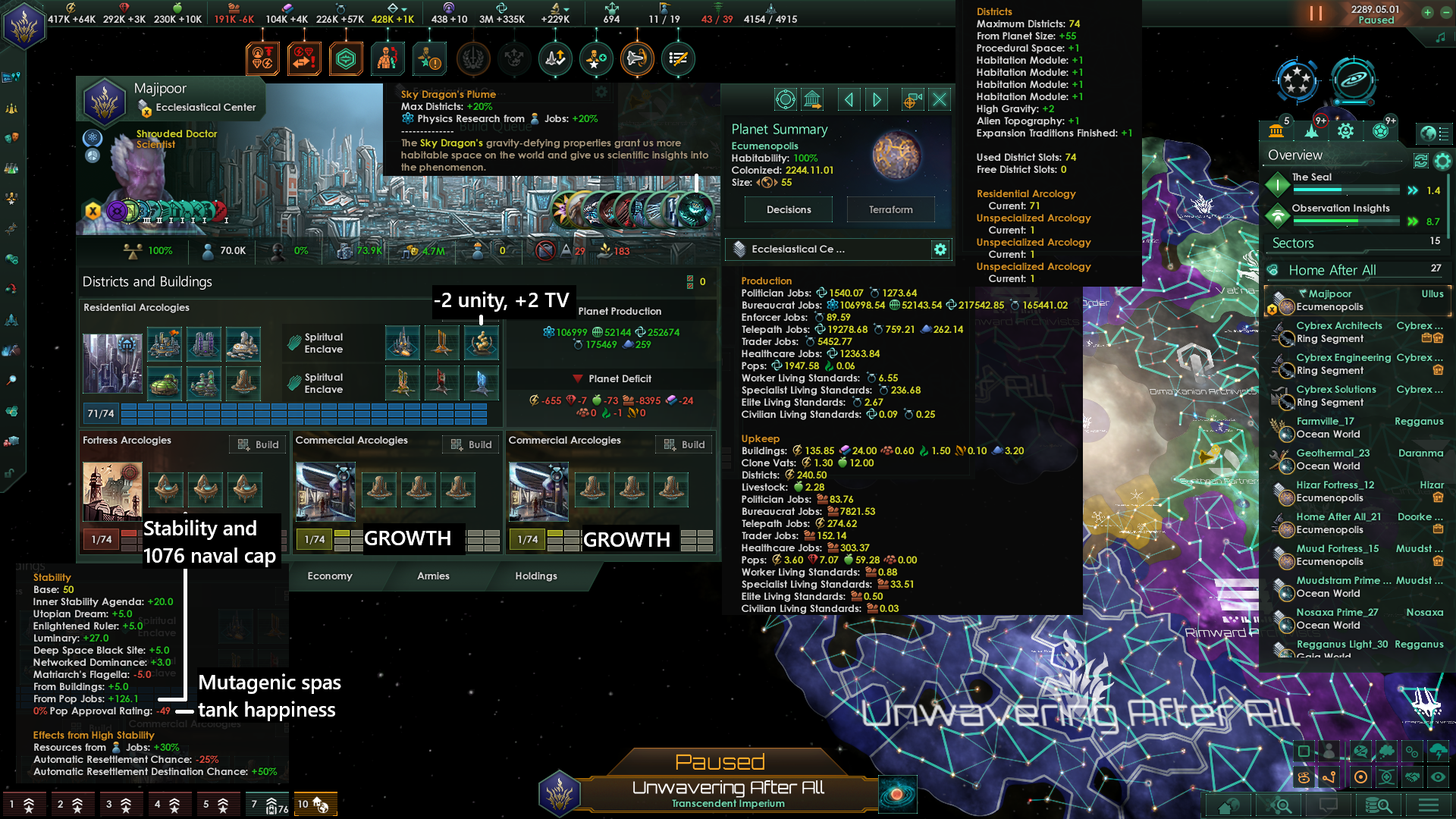Open the Galactic Community icon in the Outliner
The width and height of the screenshot is (1456, 819).
click(x=1380, y=130)
